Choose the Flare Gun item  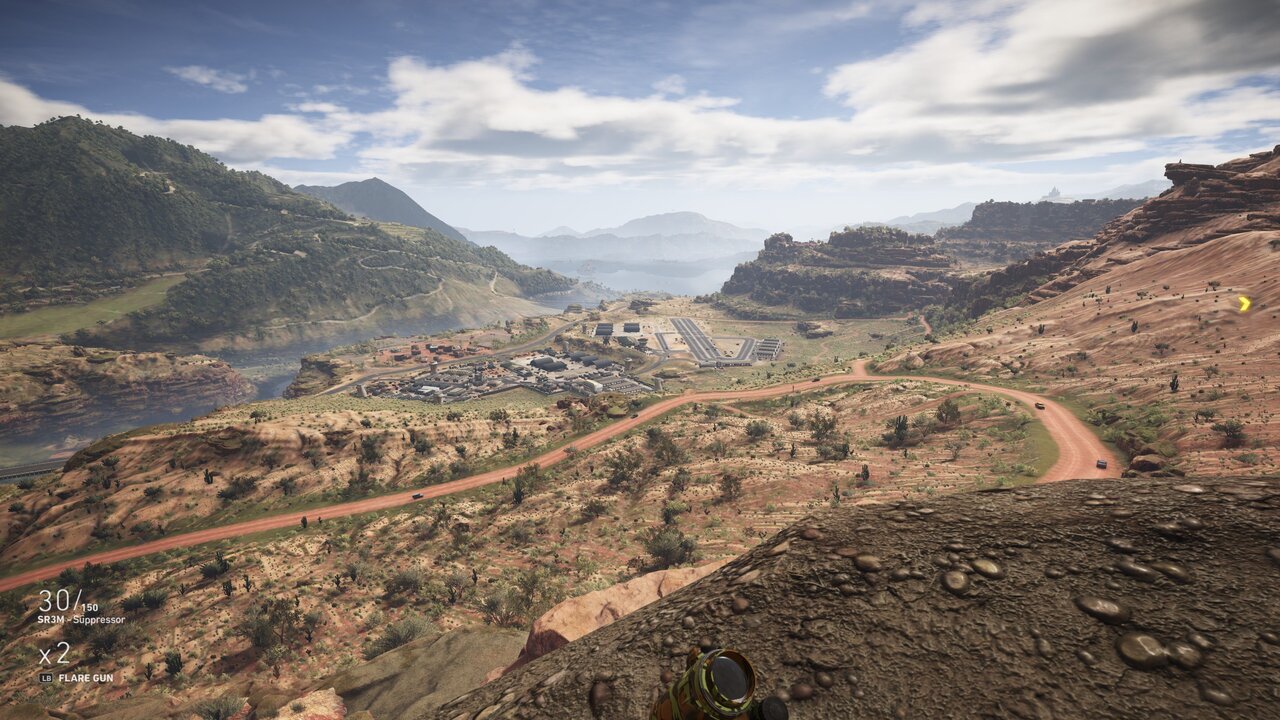(85, 678)
